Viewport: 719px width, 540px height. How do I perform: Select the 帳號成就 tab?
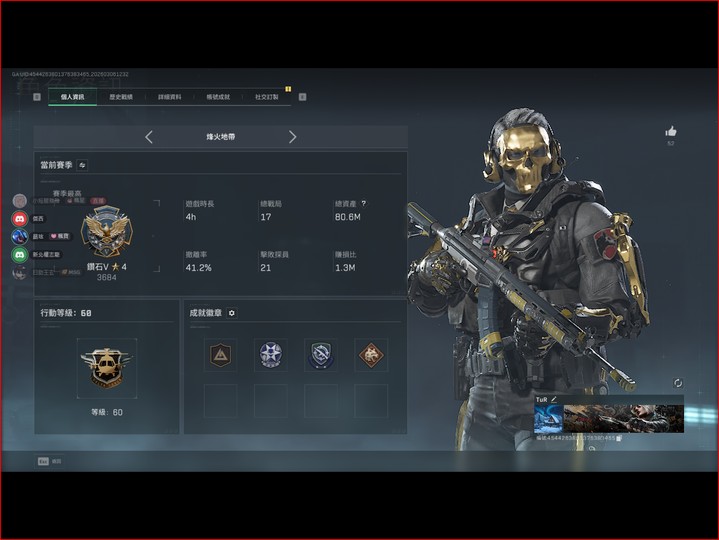point(218,97)
